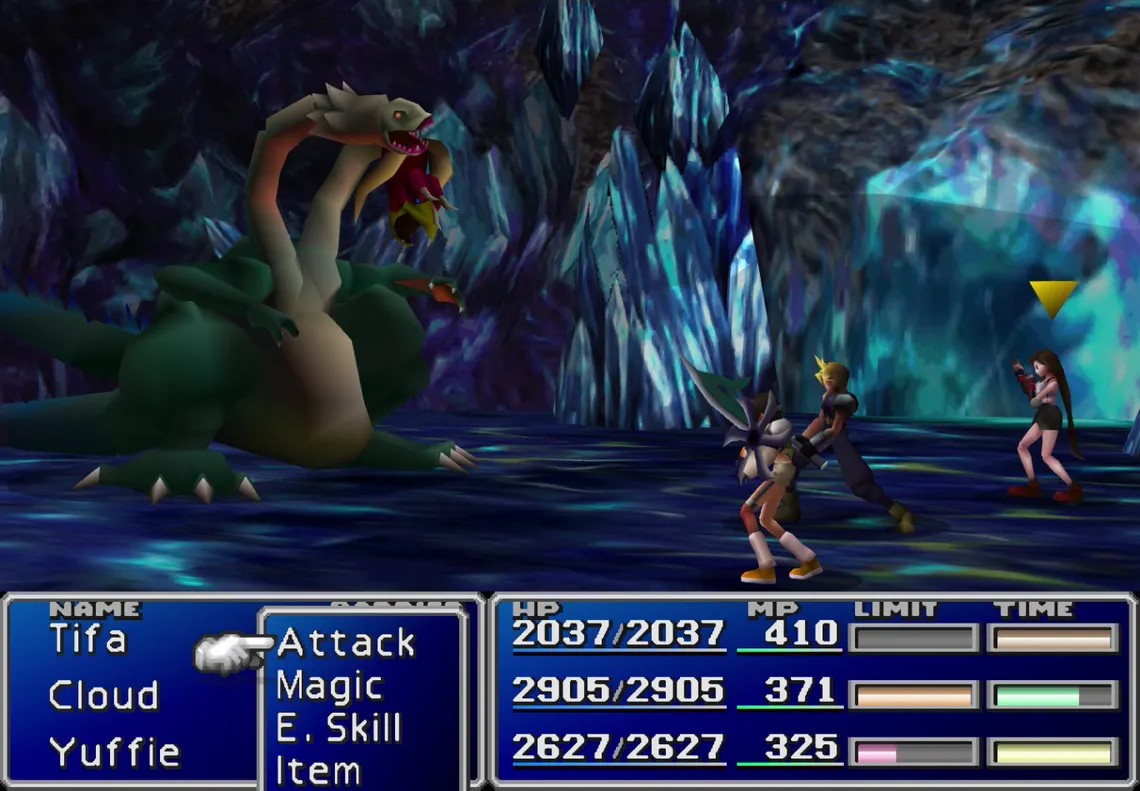1140x791 pixels.
Task: Pick Cloud in the party list
Action: [x=103, y=695]
